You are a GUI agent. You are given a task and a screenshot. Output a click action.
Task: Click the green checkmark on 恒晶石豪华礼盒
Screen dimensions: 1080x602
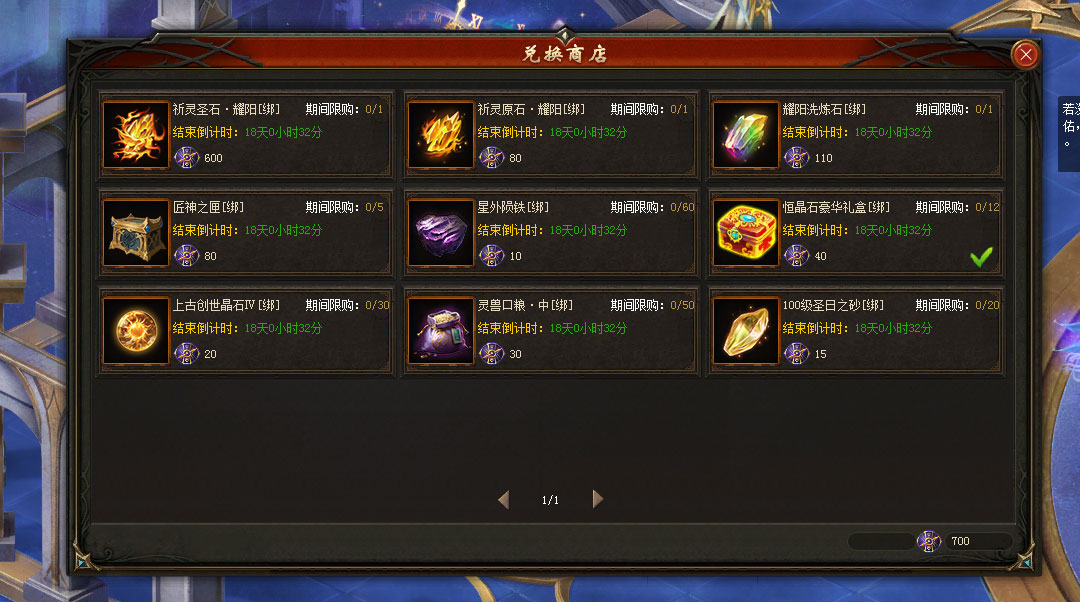point(981,257)
